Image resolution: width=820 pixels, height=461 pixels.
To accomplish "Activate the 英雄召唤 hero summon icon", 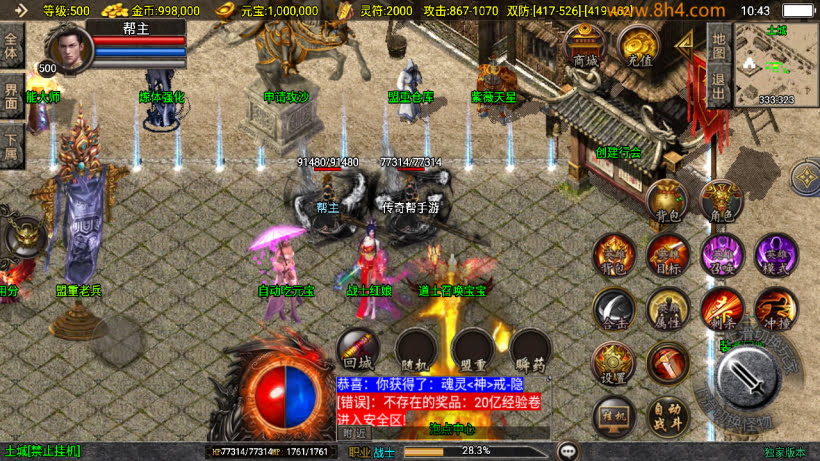I will click(721, 255).
